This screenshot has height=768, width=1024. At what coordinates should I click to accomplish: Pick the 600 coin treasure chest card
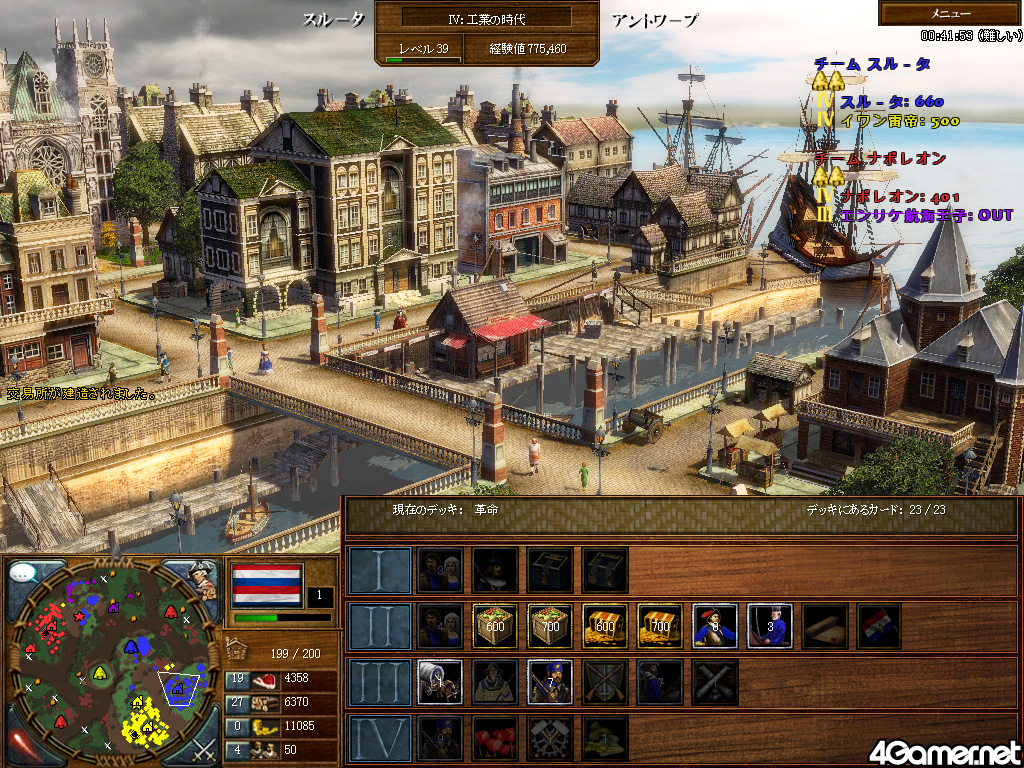605,625
